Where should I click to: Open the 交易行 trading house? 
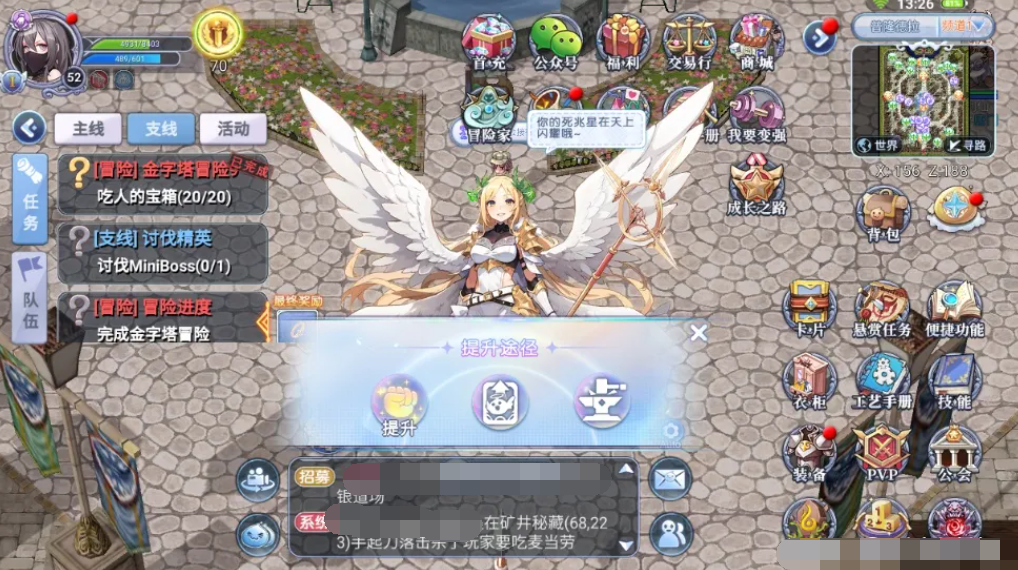[x=690, y=41]
